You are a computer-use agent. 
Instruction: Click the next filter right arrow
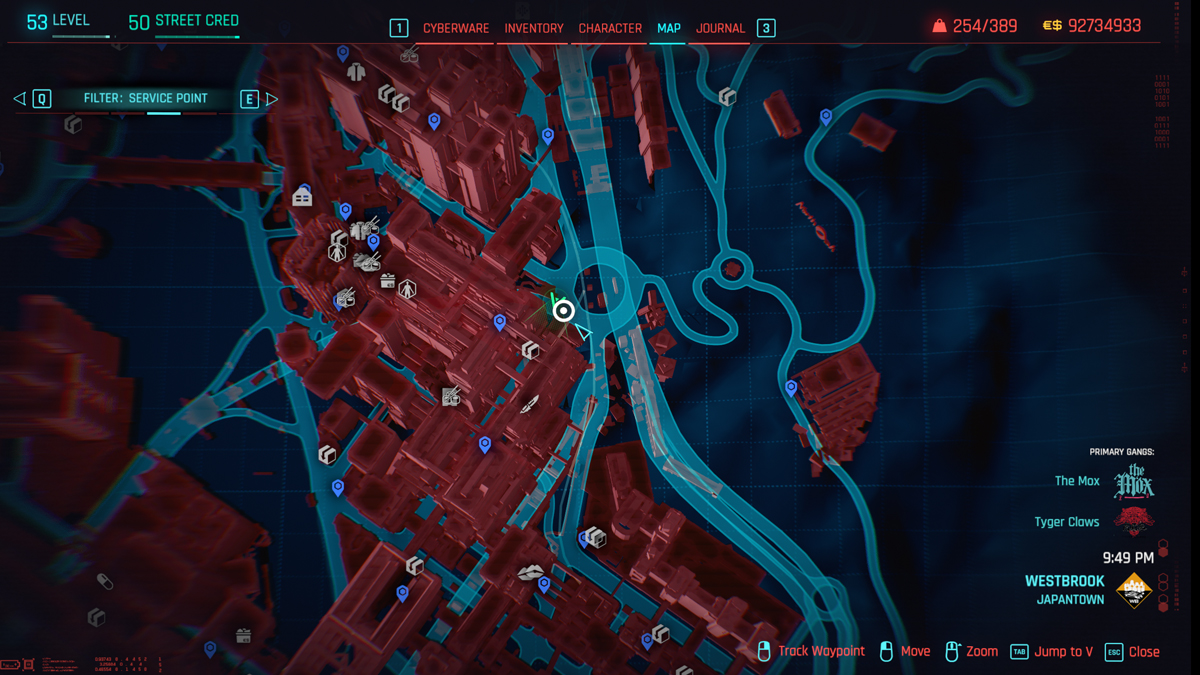point(271,98)
